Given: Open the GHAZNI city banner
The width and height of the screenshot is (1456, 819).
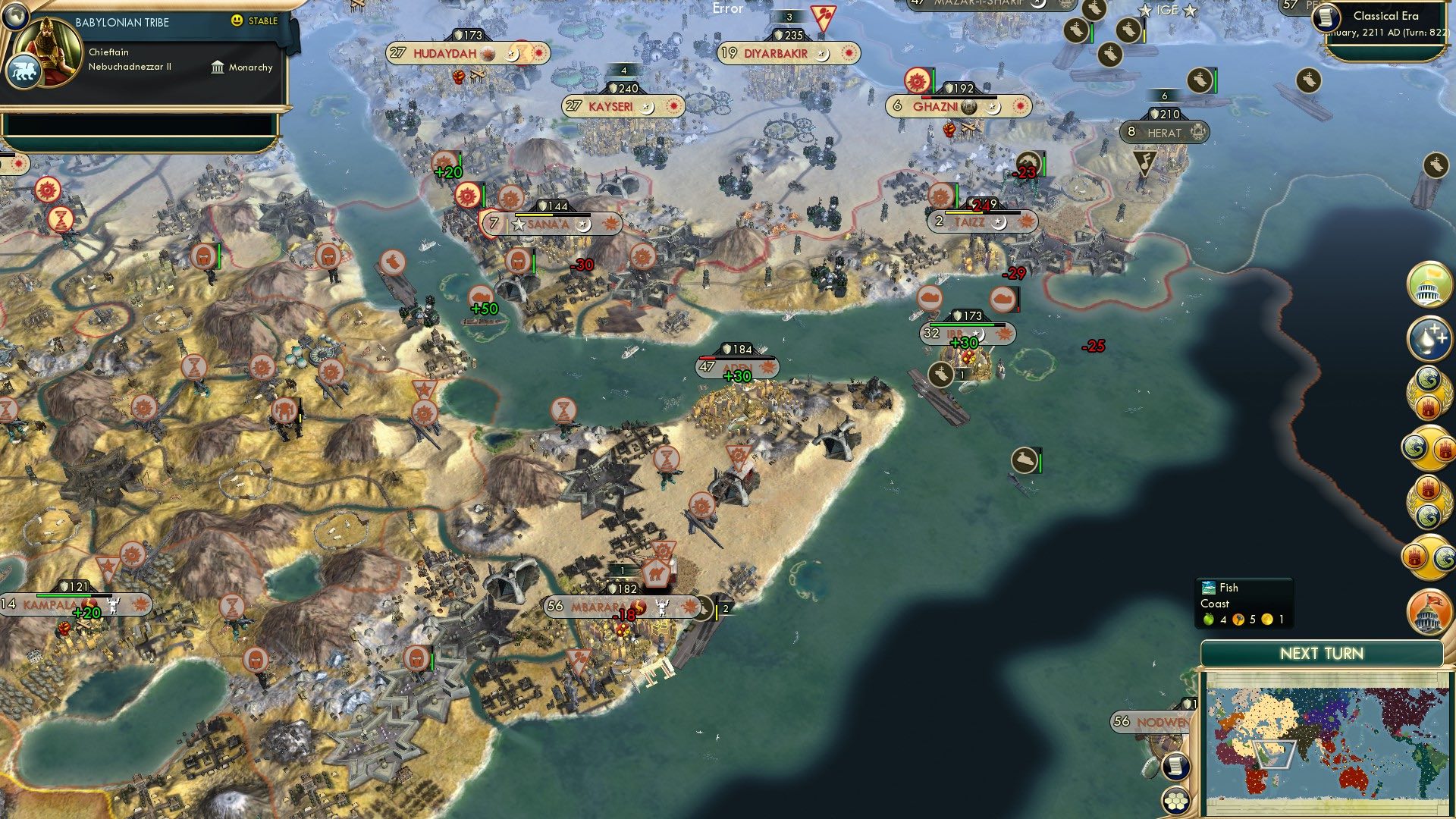Looking at the screenshot, I should (x=936, y=106).
